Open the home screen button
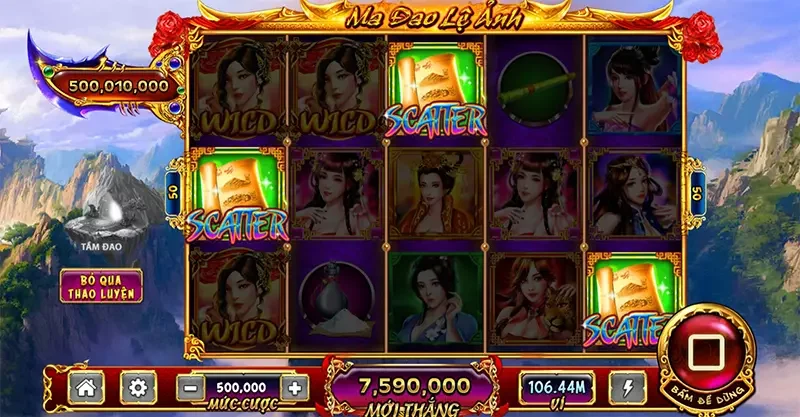The width and height of the screenshot is (800, 417). 87,387
